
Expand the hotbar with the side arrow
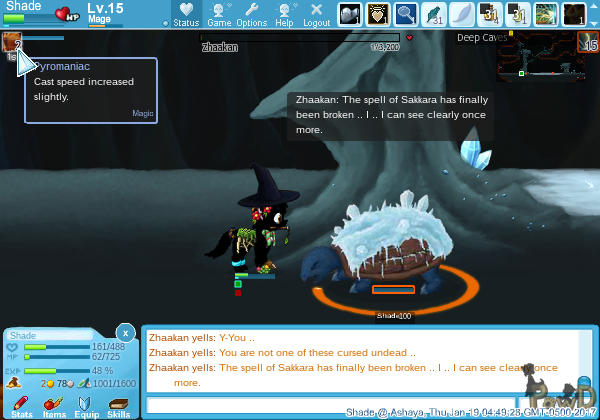(x=593, y=14)
